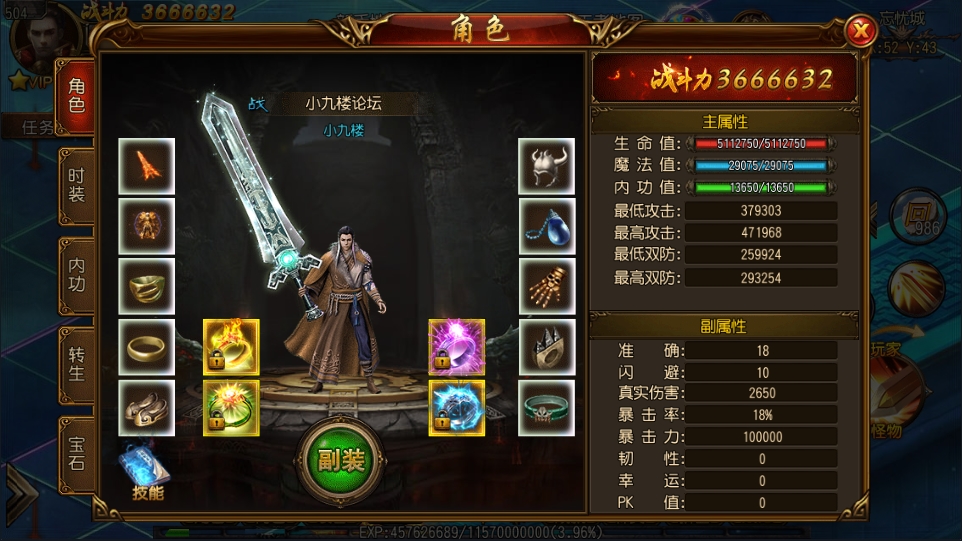Select the locked purple gem ring slot
Image resolution: width=962 pixels, height=541 pixels.
[x=457, y=347]
